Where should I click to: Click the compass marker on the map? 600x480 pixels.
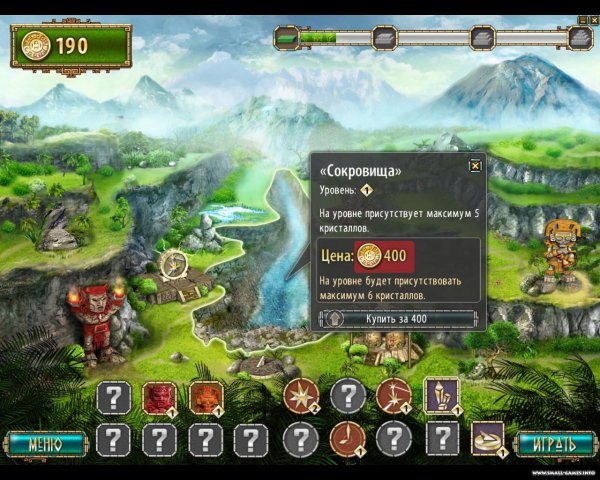point(173,264)
